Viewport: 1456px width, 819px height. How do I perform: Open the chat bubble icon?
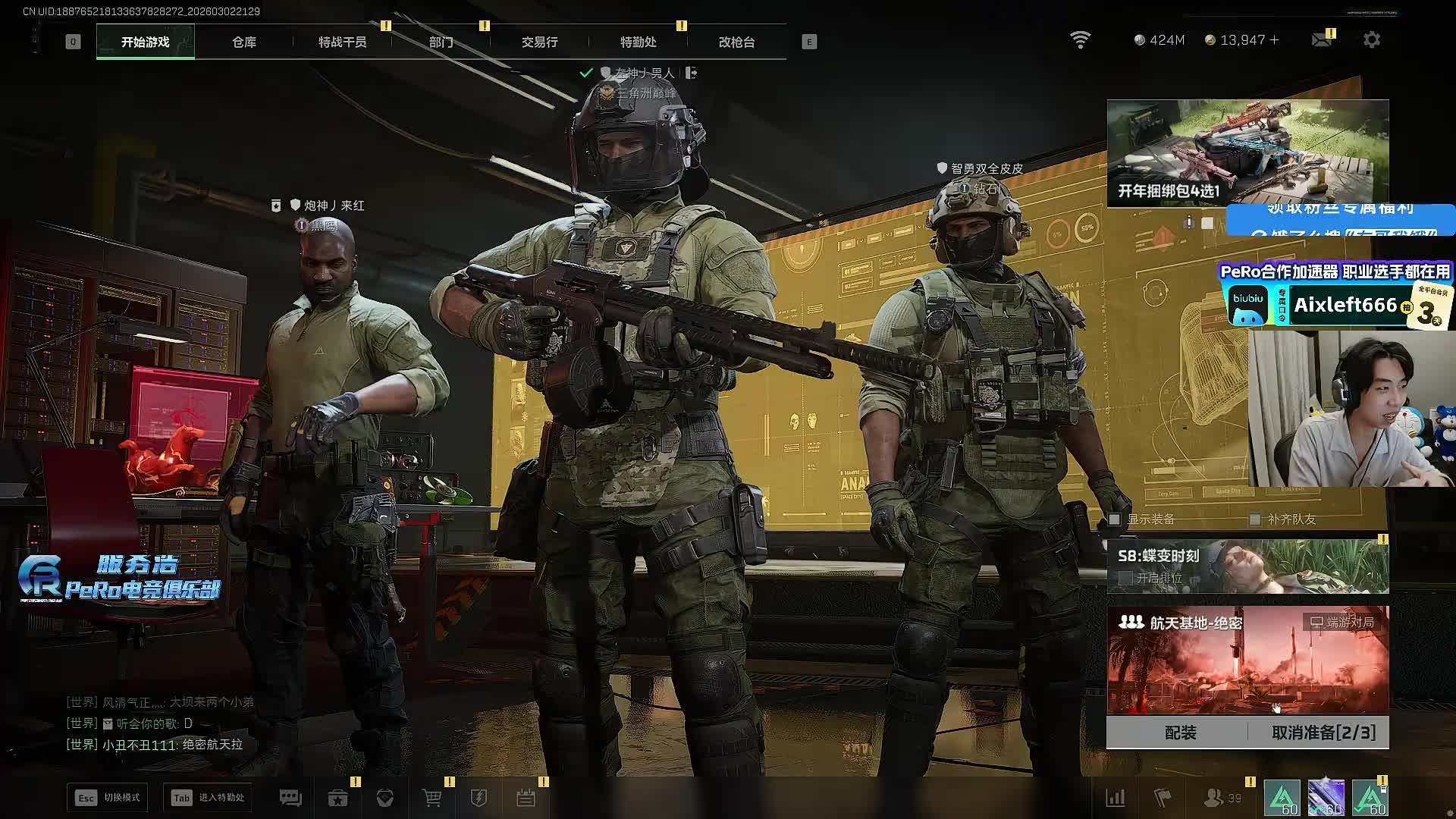[x=290, y=798]
